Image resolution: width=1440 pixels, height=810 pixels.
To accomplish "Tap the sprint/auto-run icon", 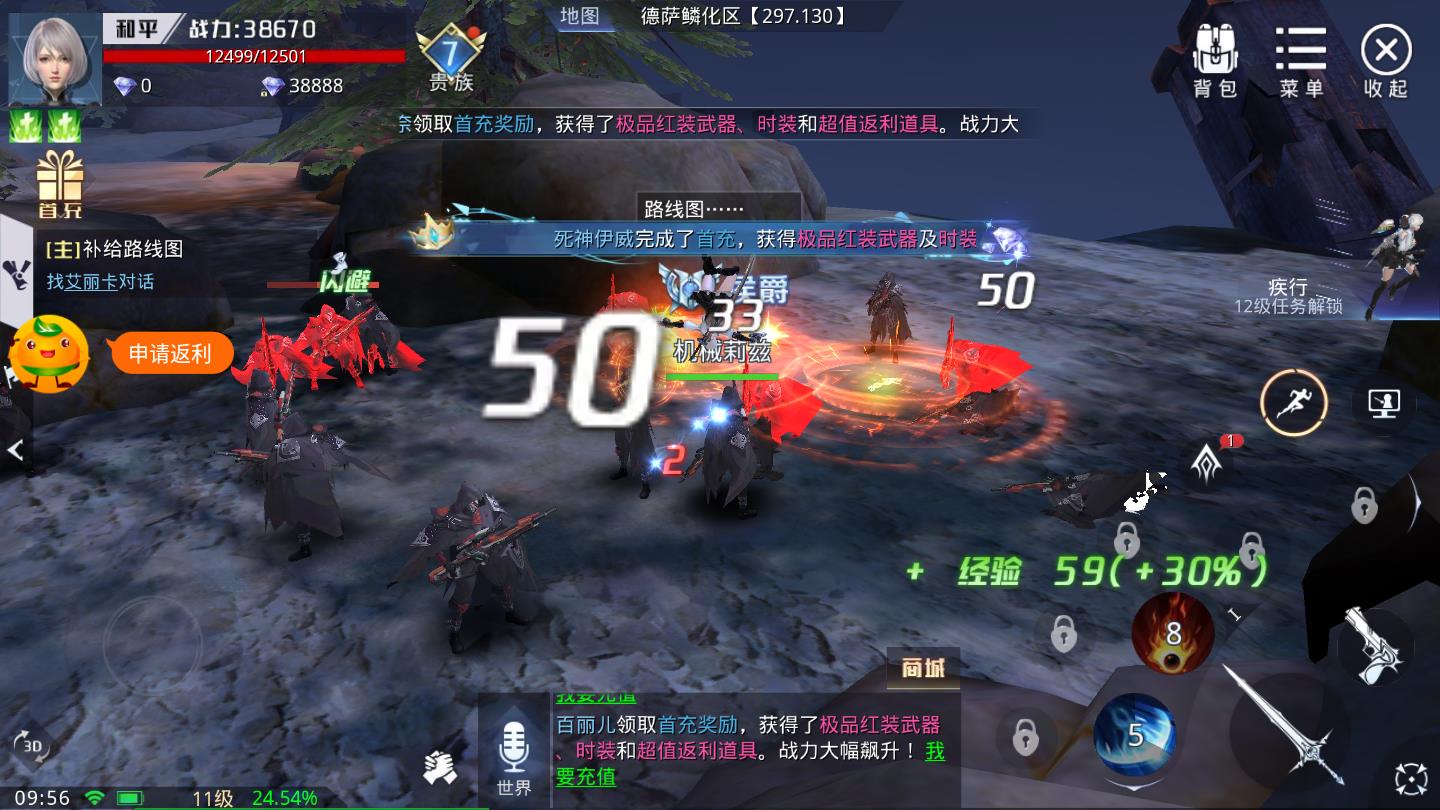I will pyautogui.click(x=1292, y=402).
